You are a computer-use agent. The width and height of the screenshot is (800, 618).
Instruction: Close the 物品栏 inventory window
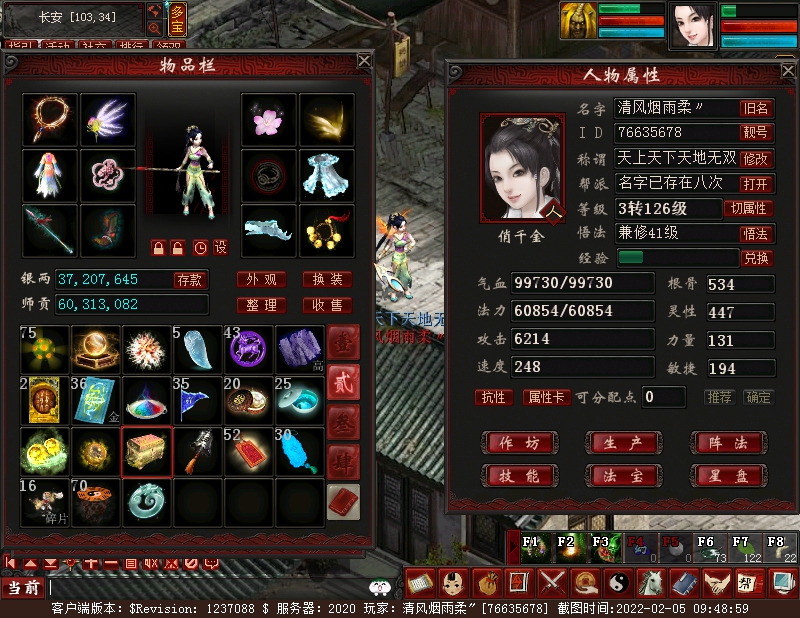point(365,61)
